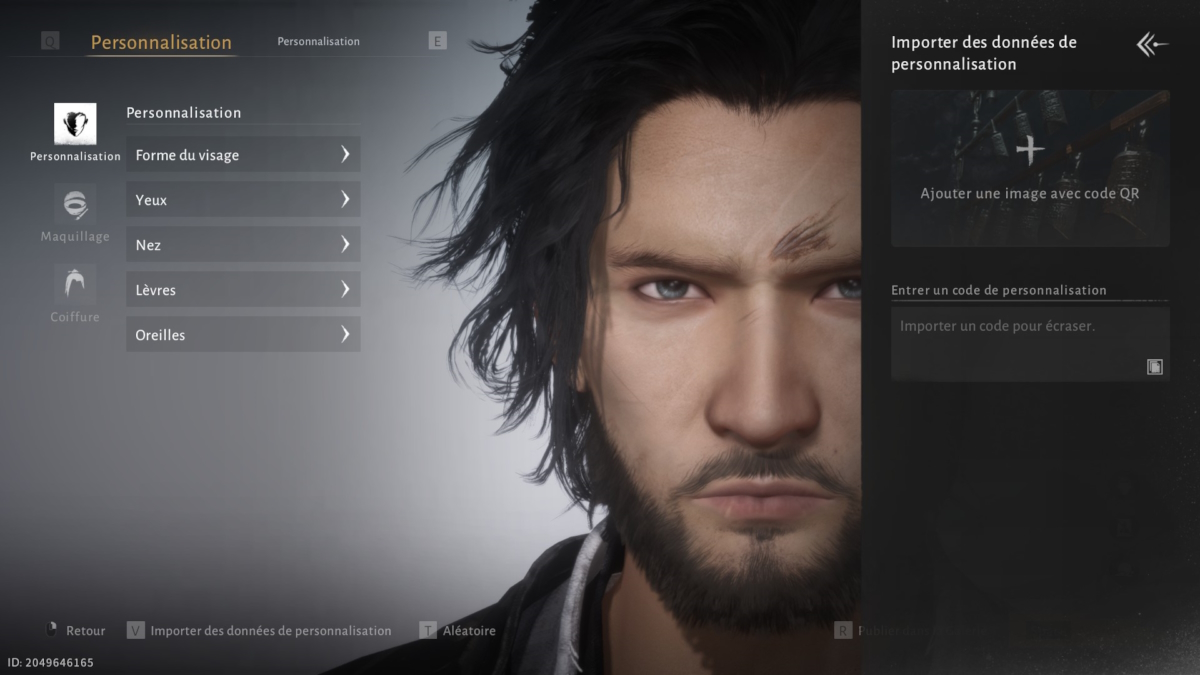1200x675 pixels.
Task: Select the highlighted Personnalisation main tab
Action: (161, 43)
